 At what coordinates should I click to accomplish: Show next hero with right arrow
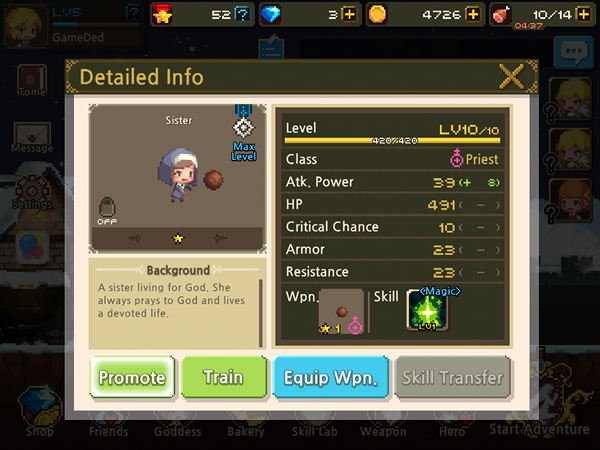click(221, 238)
